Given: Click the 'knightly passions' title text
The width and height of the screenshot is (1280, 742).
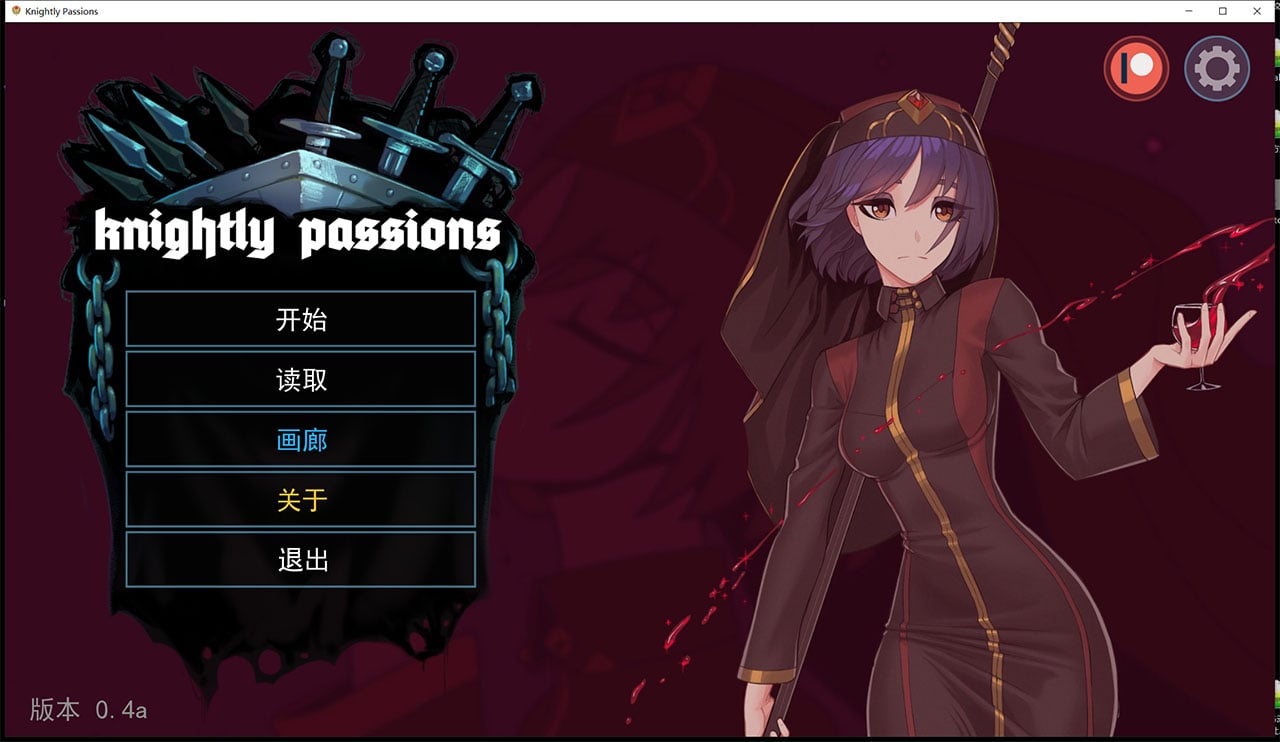Looking at the screenshot, I should tap(298, 231).
